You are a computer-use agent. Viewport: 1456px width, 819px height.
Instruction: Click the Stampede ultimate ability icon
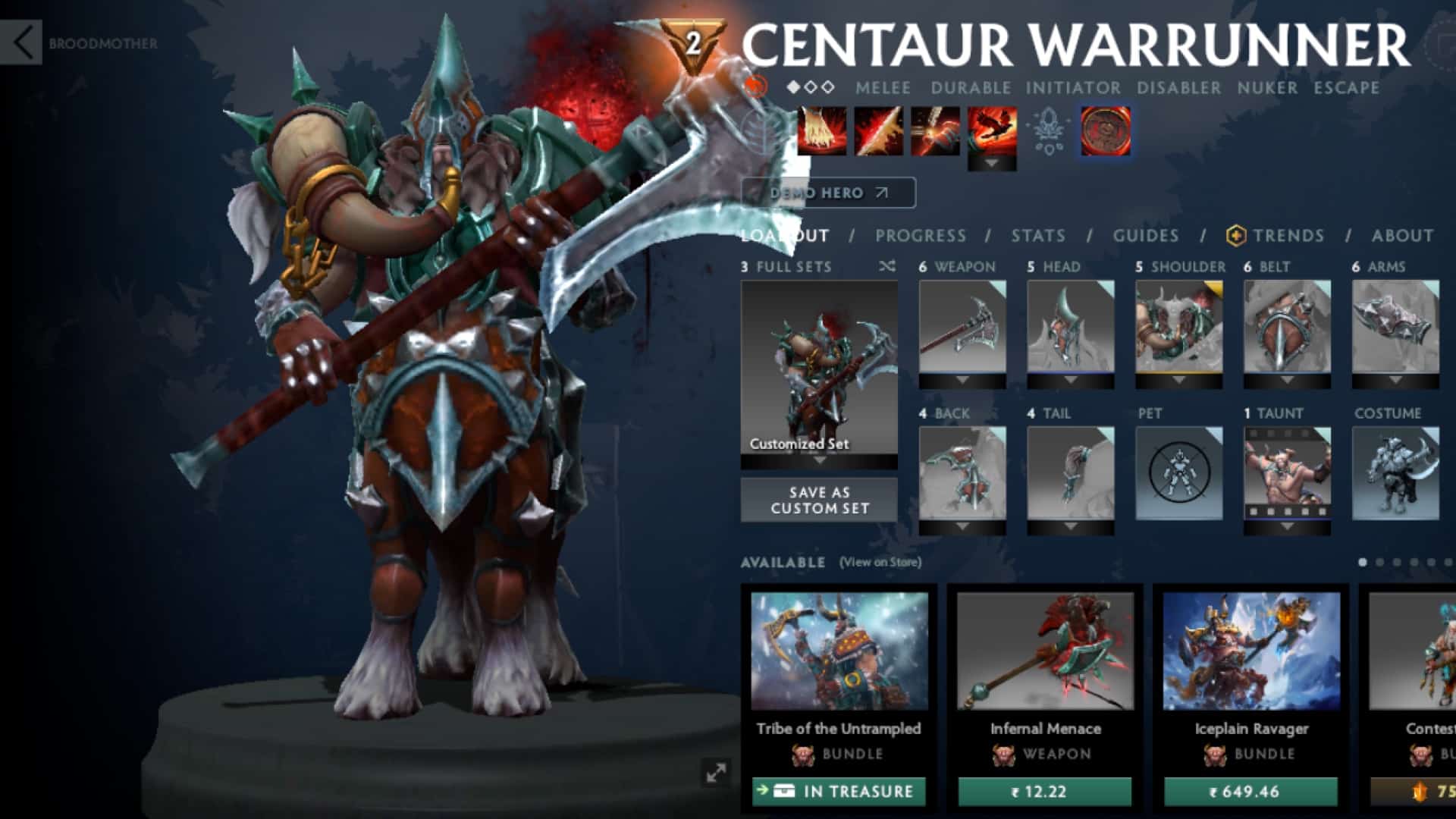coord(990,132)
